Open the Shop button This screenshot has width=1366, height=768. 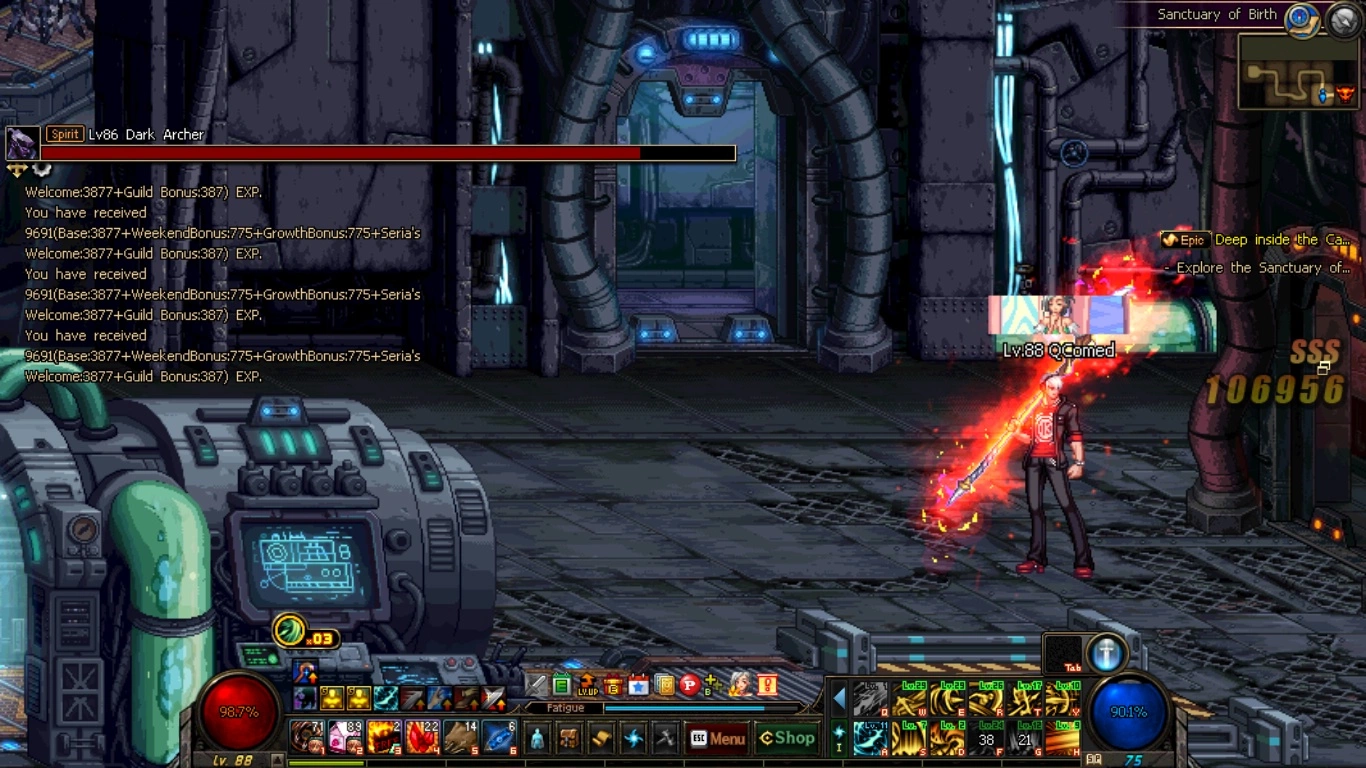(x=787, y=738)
